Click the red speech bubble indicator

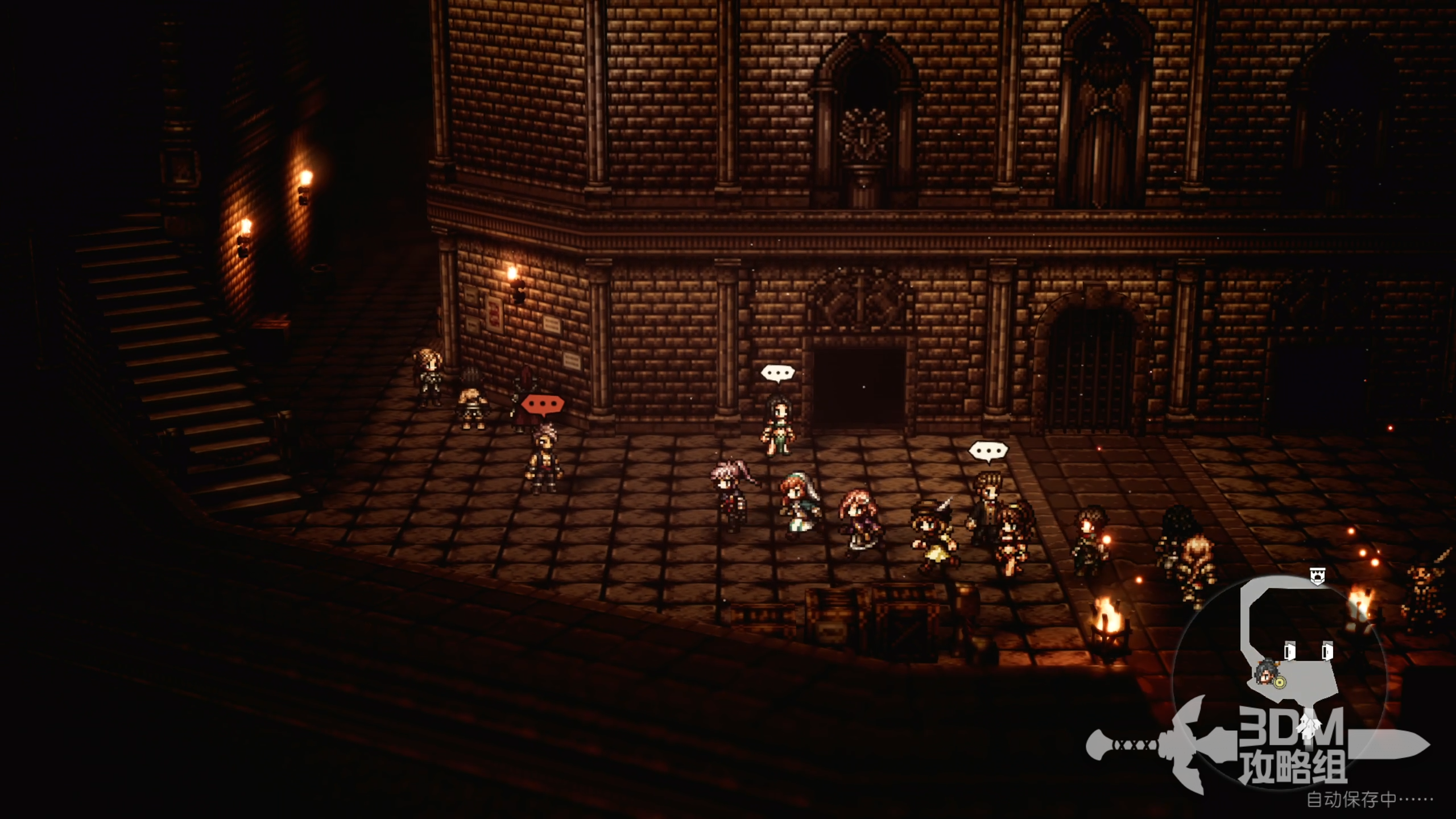click(543, 405)
